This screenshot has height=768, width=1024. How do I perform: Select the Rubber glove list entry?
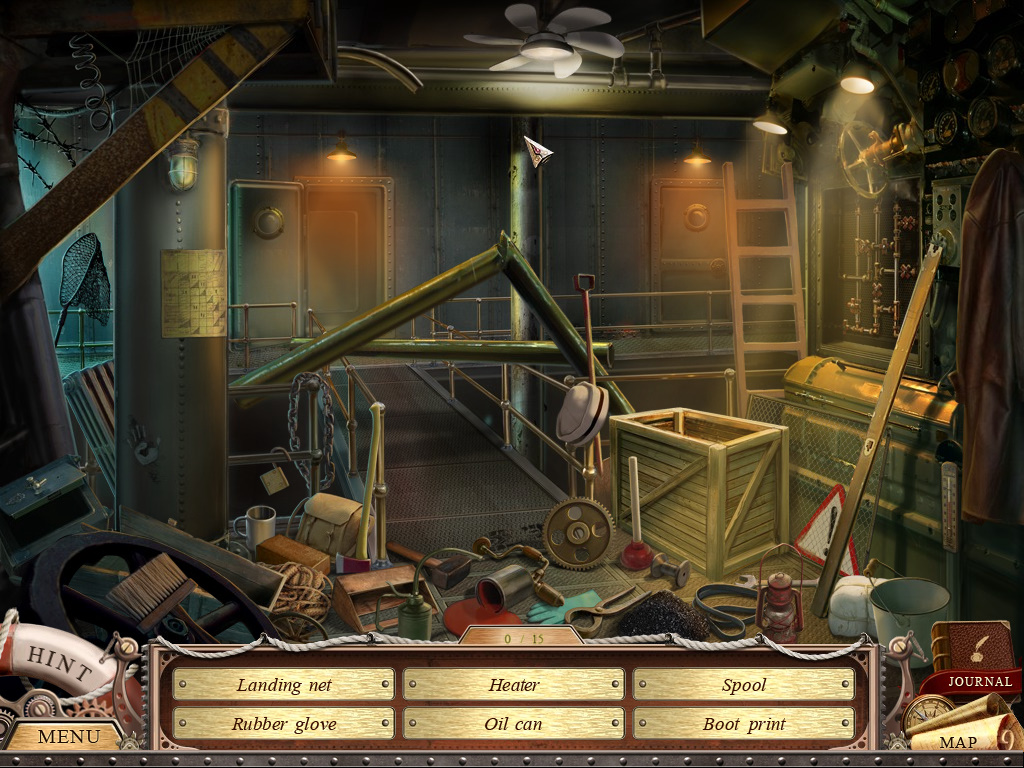pos(283,724)
